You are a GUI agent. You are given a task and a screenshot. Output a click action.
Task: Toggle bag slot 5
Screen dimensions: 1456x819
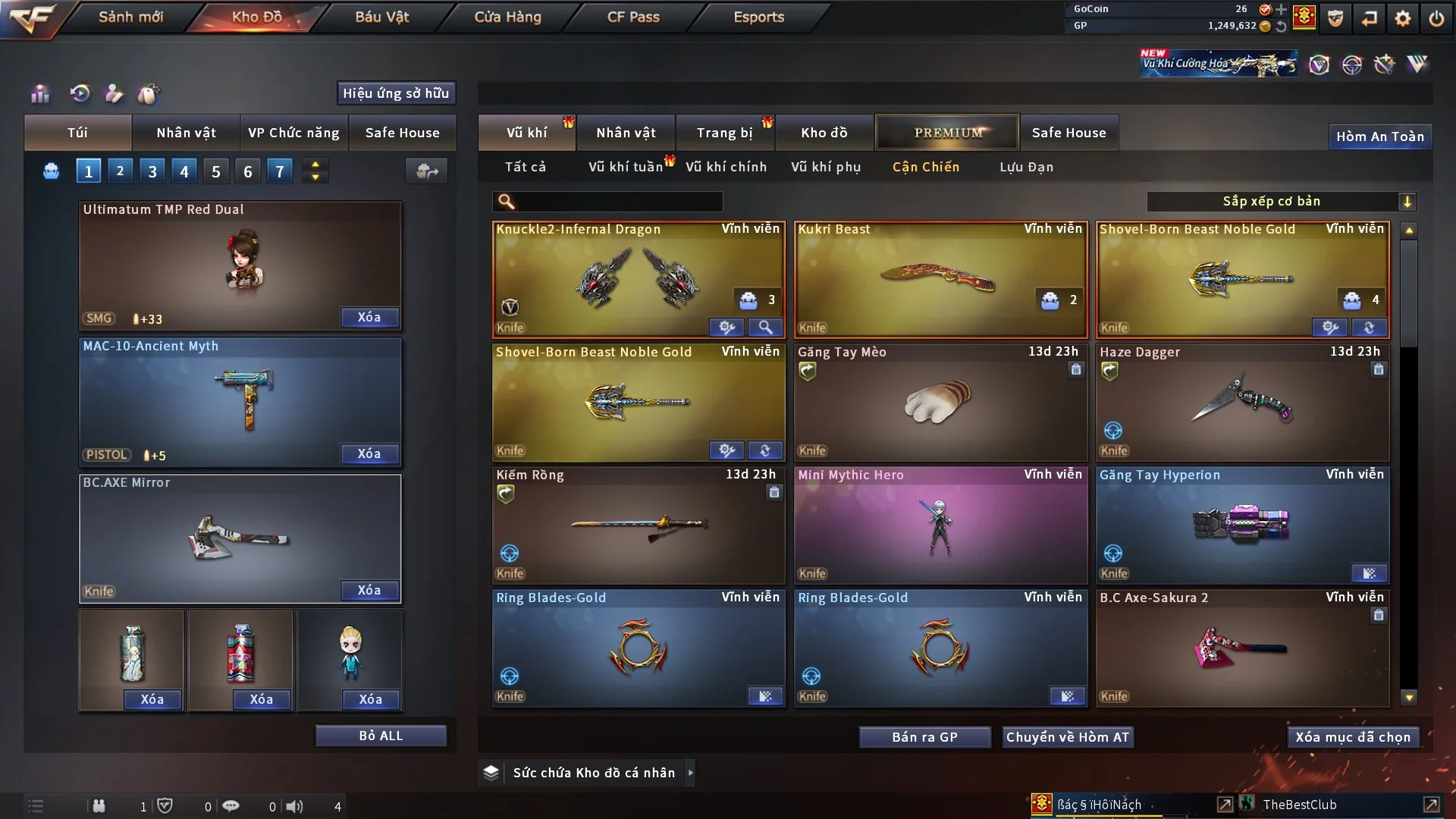[x=215, y=171]
